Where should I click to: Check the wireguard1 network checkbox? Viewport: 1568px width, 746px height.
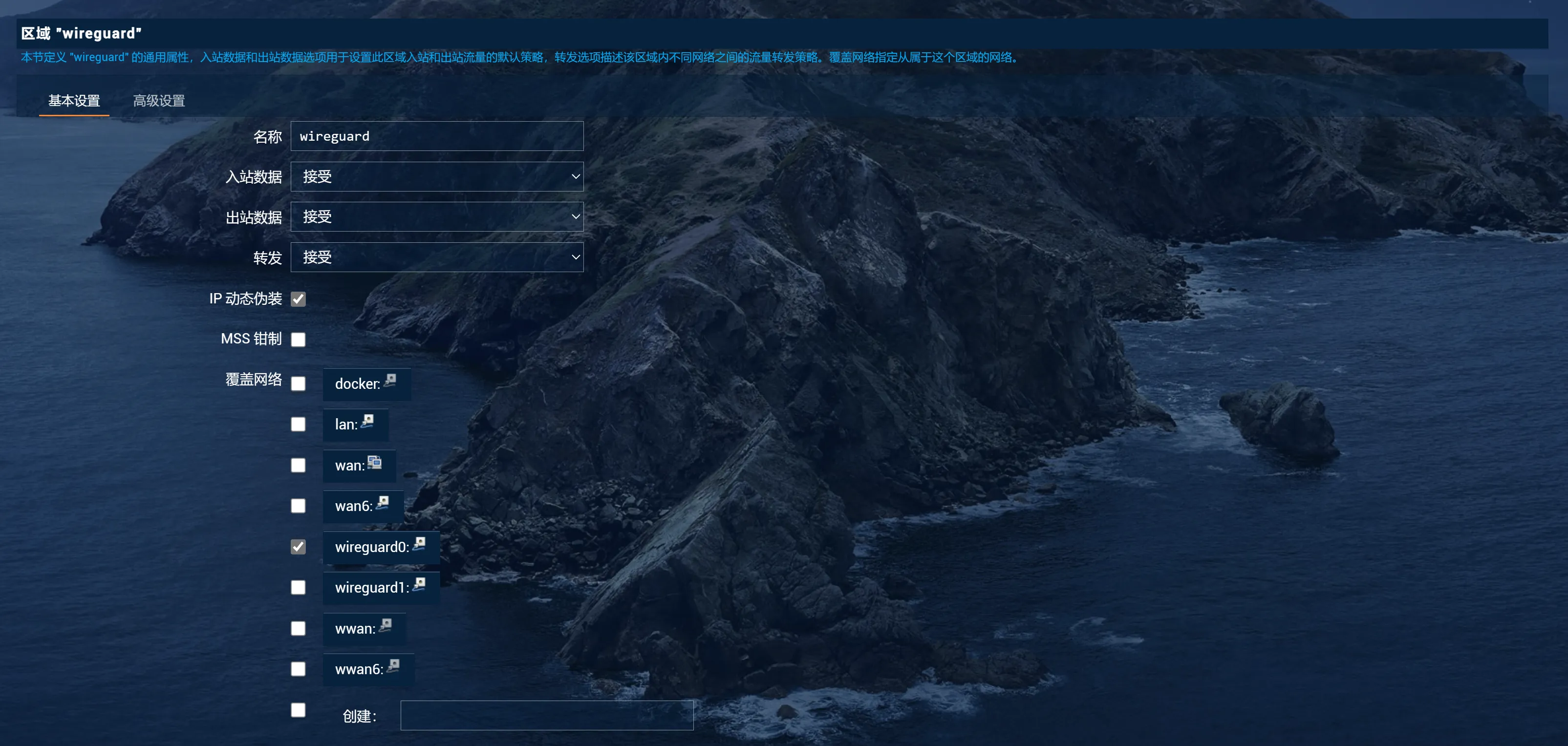tap(298, 587)
